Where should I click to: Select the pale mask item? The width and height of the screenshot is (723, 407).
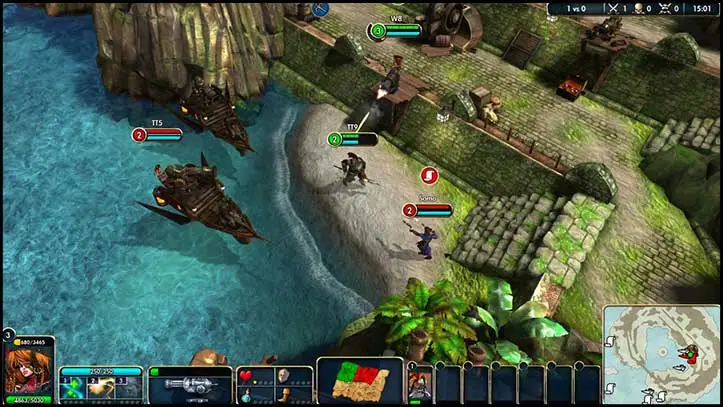click(x=283, y=376)
